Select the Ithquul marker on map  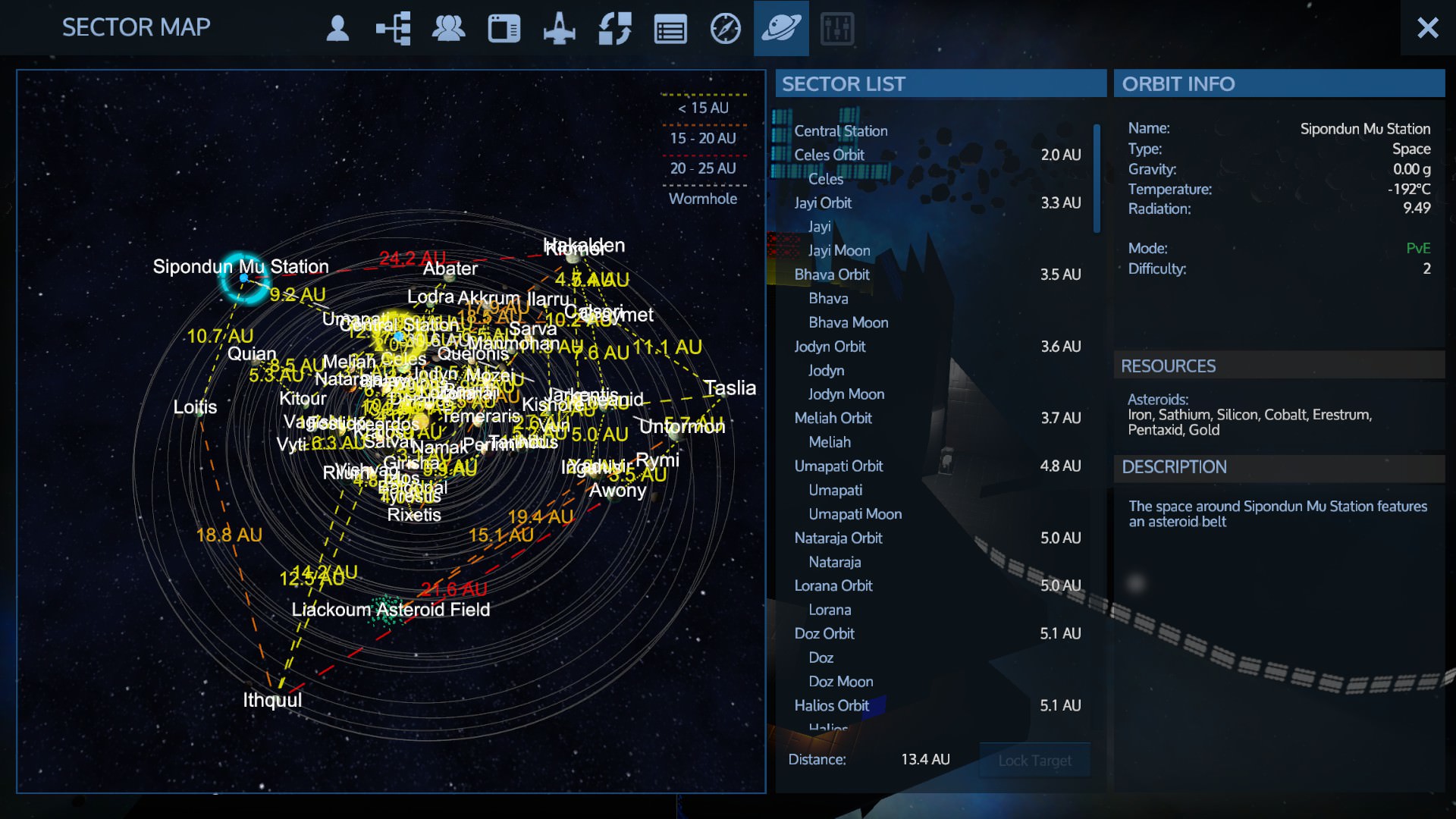(271, 699)
